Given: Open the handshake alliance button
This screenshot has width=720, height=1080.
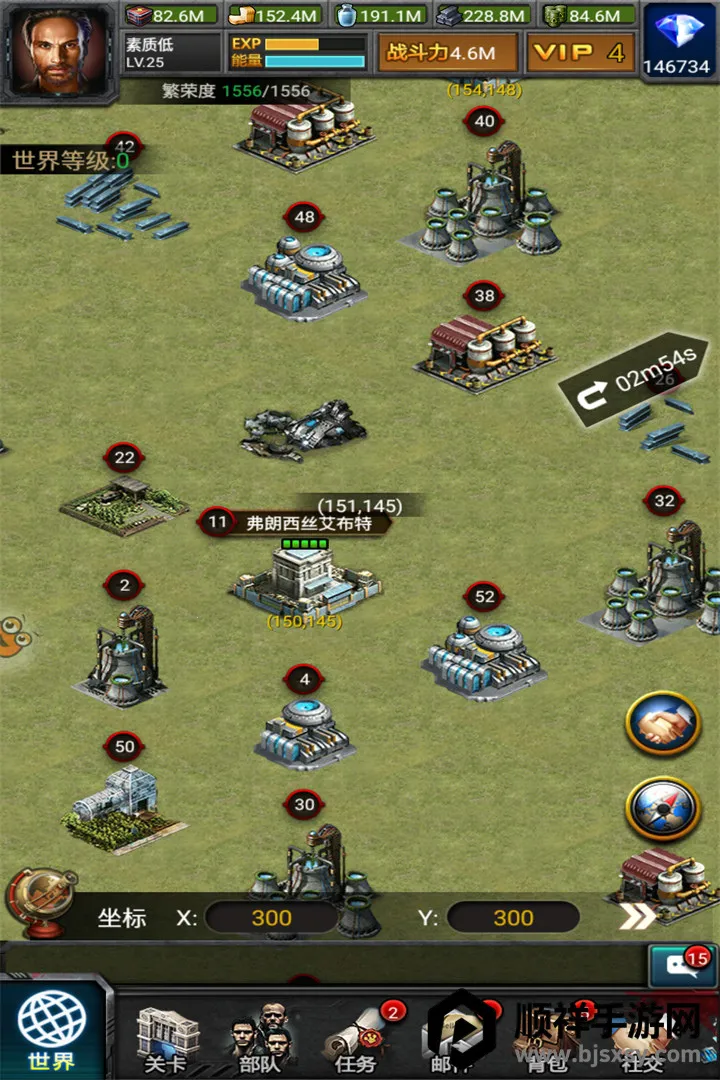Looking at the screenshot, I should tap(663, 722).
